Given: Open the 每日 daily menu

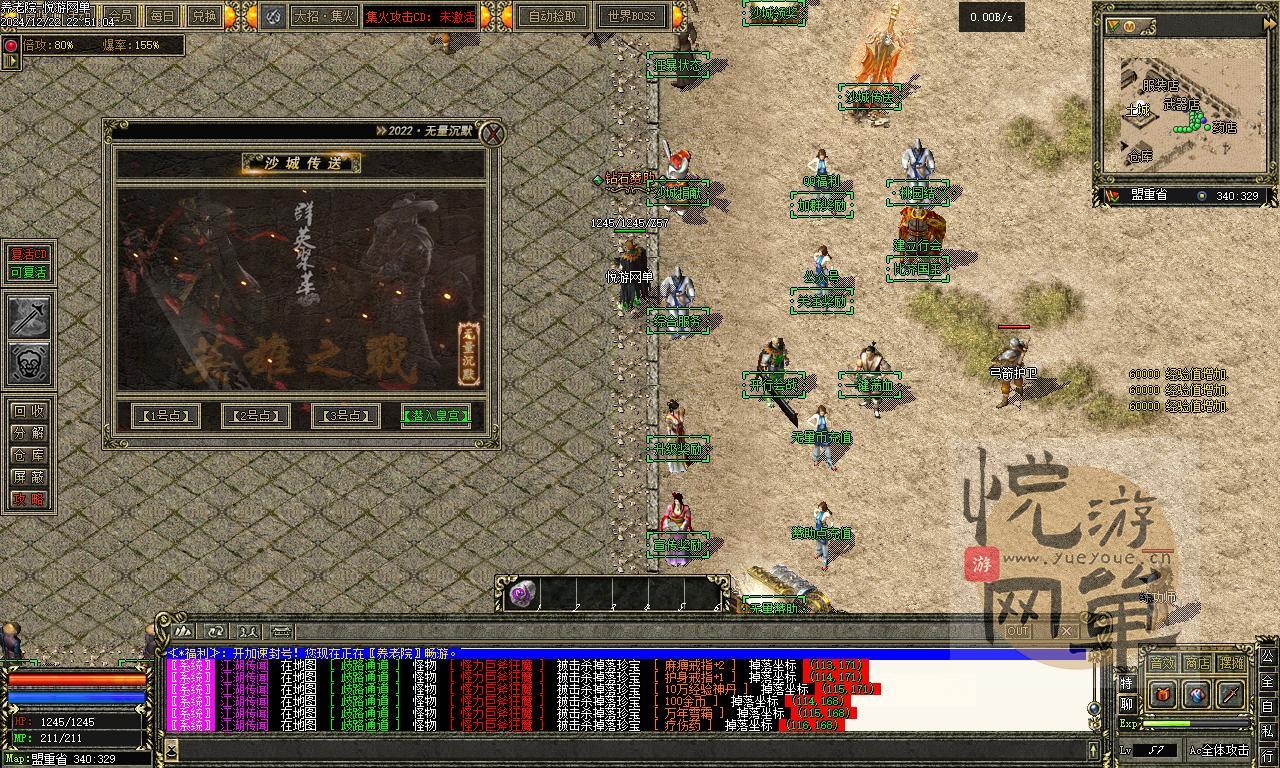Looking at the screenshot, I should pos(161,16).
